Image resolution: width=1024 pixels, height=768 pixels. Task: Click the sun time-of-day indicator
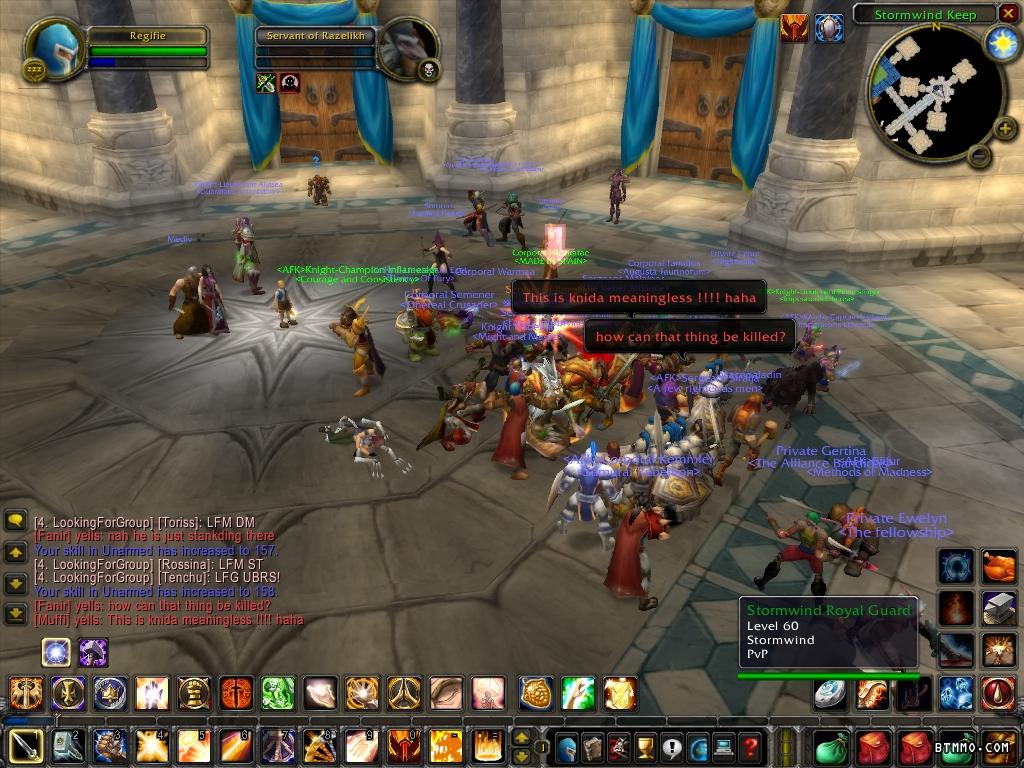pos(1000,43)
